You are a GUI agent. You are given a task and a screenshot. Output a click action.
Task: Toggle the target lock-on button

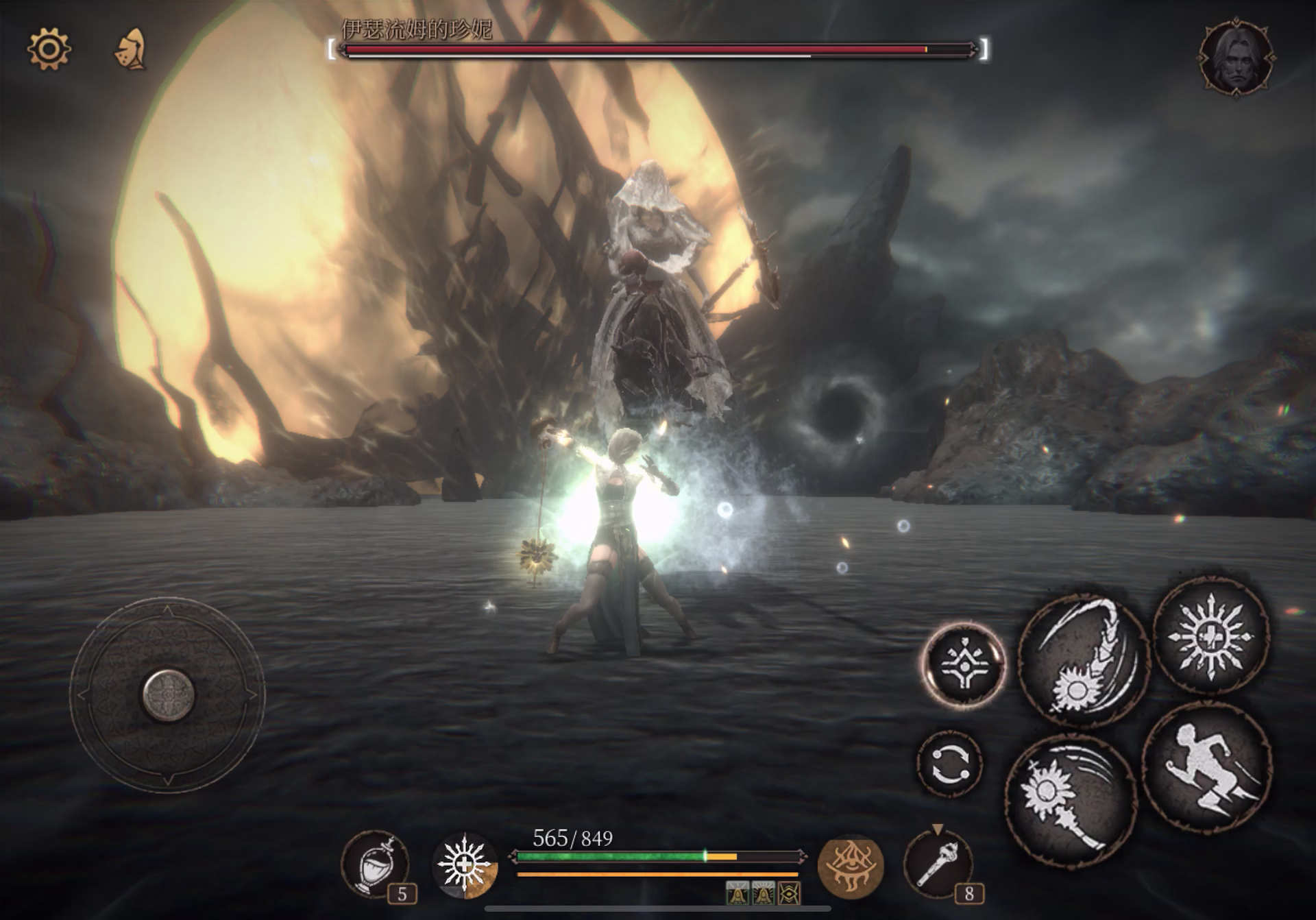962,664
